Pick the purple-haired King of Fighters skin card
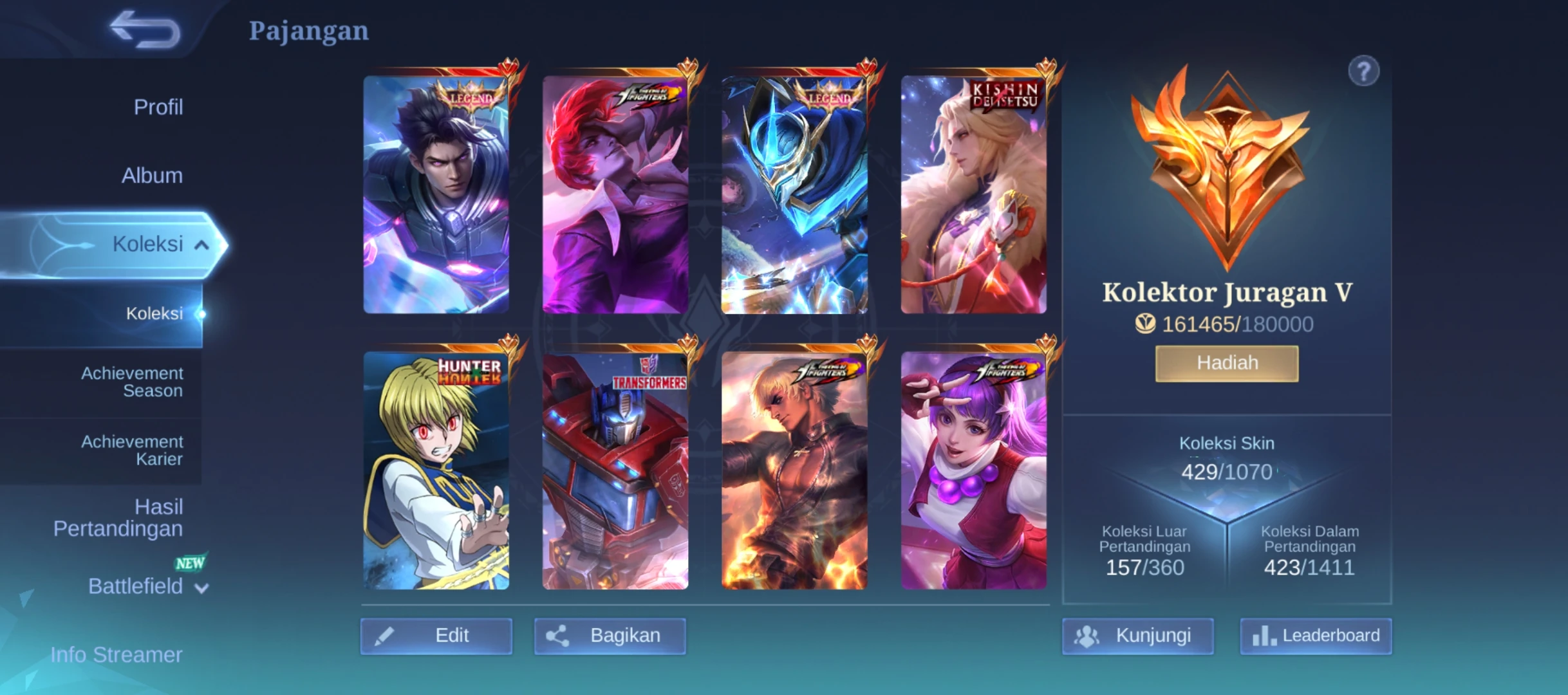The width and height of the screenshot is (1568, 695). (973, 470)
